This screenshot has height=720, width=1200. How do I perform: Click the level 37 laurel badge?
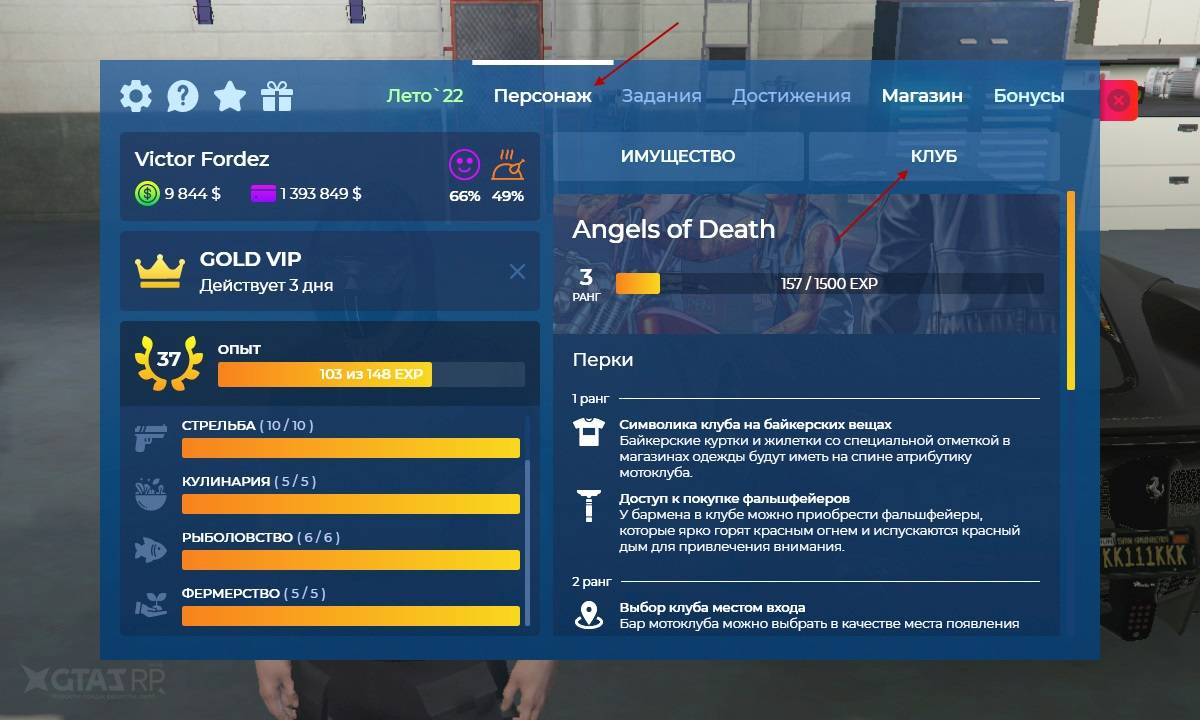tap(168, 359)
